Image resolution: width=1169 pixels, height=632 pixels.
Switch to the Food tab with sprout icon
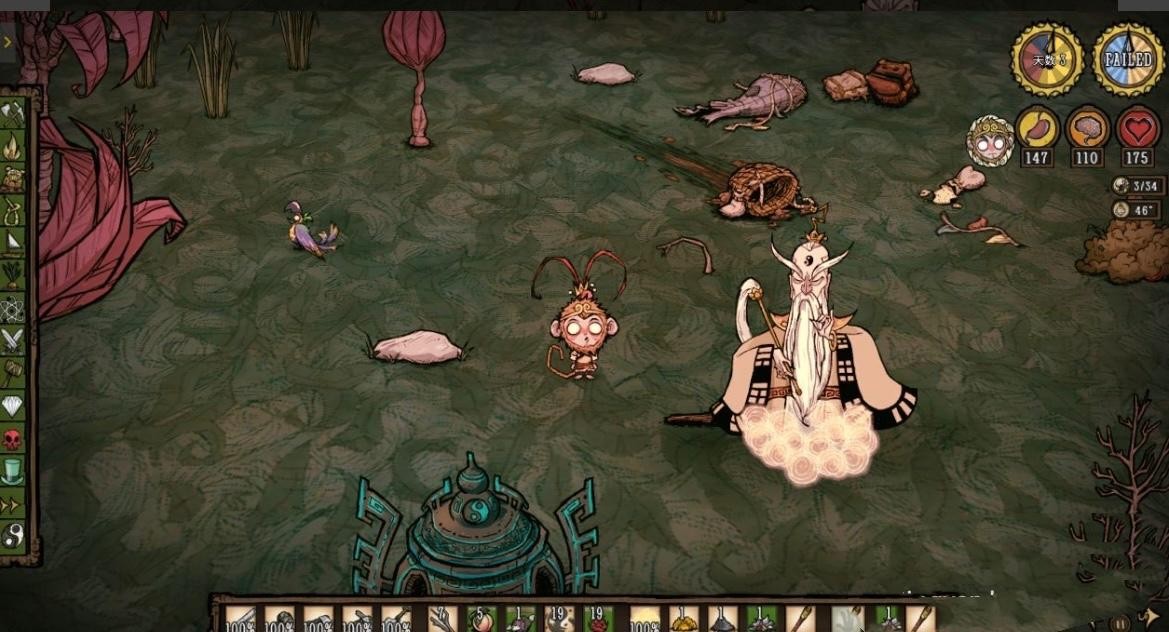point(14,275)
